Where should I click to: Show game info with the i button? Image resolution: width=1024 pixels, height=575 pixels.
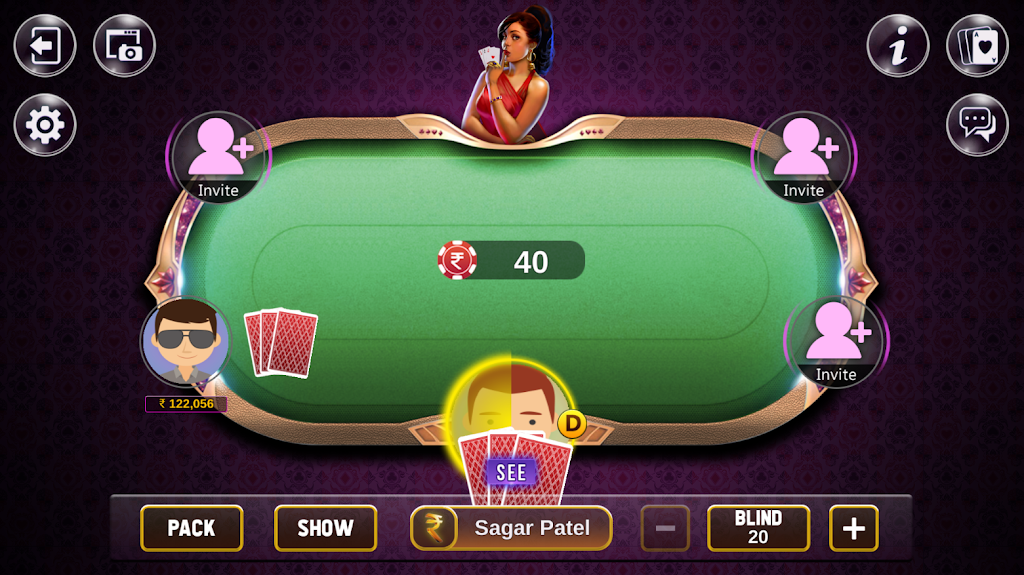point(898,46)
